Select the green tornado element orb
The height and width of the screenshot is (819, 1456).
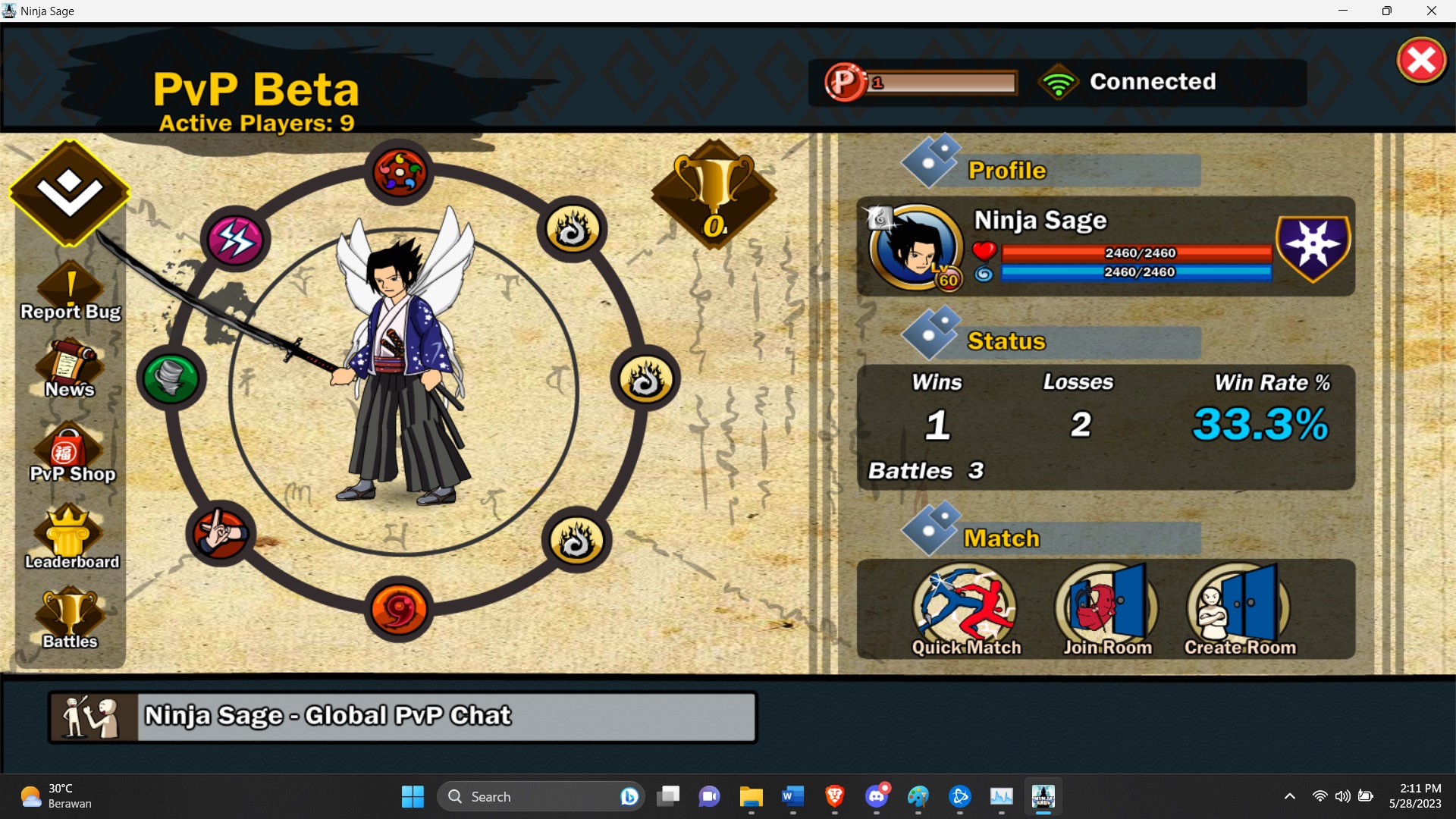(x=171, y=378)
